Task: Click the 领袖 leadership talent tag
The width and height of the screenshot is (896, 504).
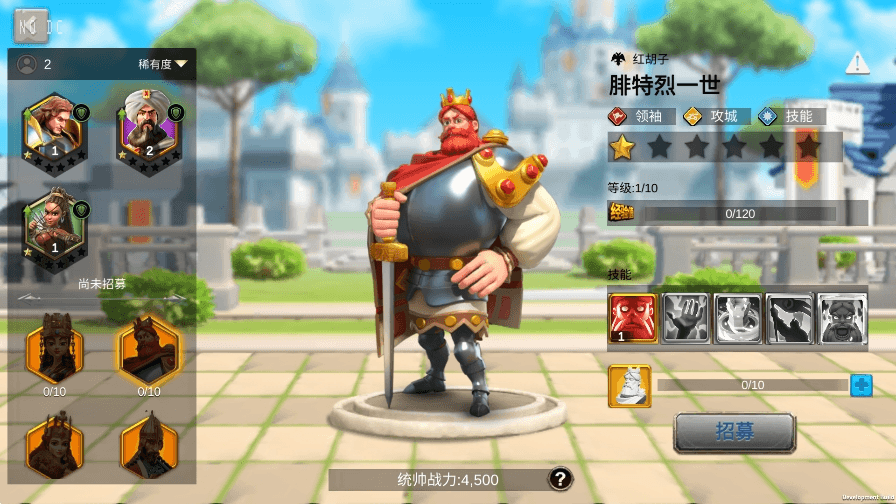Action: click(x=641, y=116)
